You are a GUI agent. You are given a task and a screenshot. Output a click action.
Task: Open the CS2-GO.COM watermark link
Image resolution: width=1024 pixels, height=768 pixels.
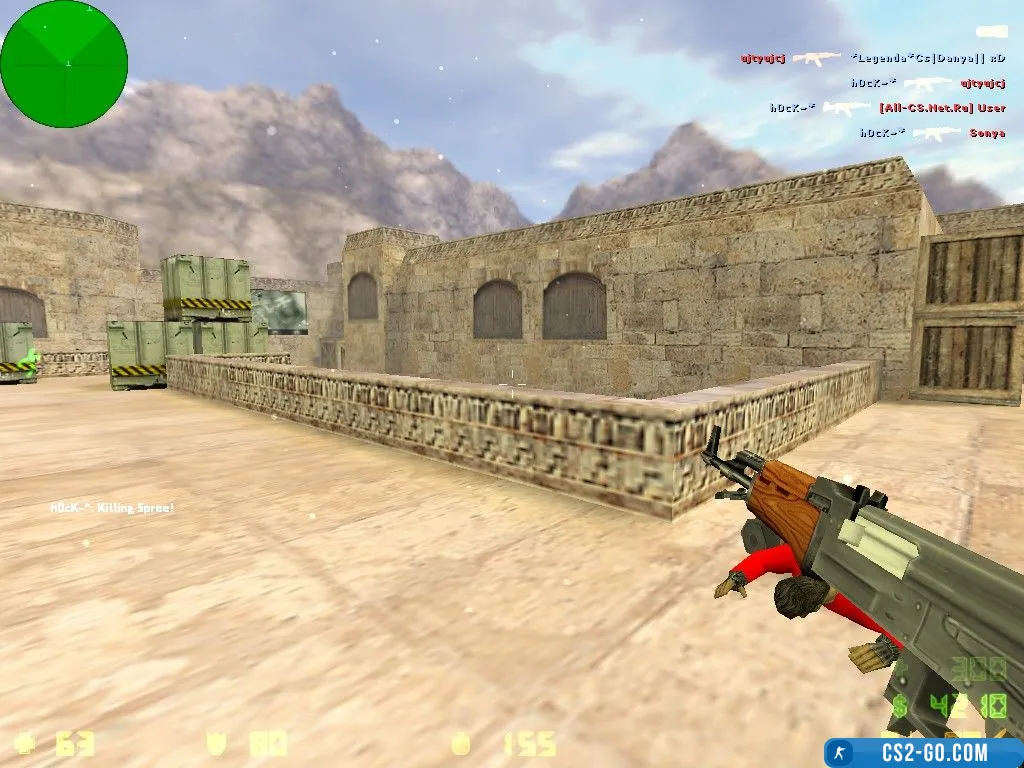click(924, 753)
